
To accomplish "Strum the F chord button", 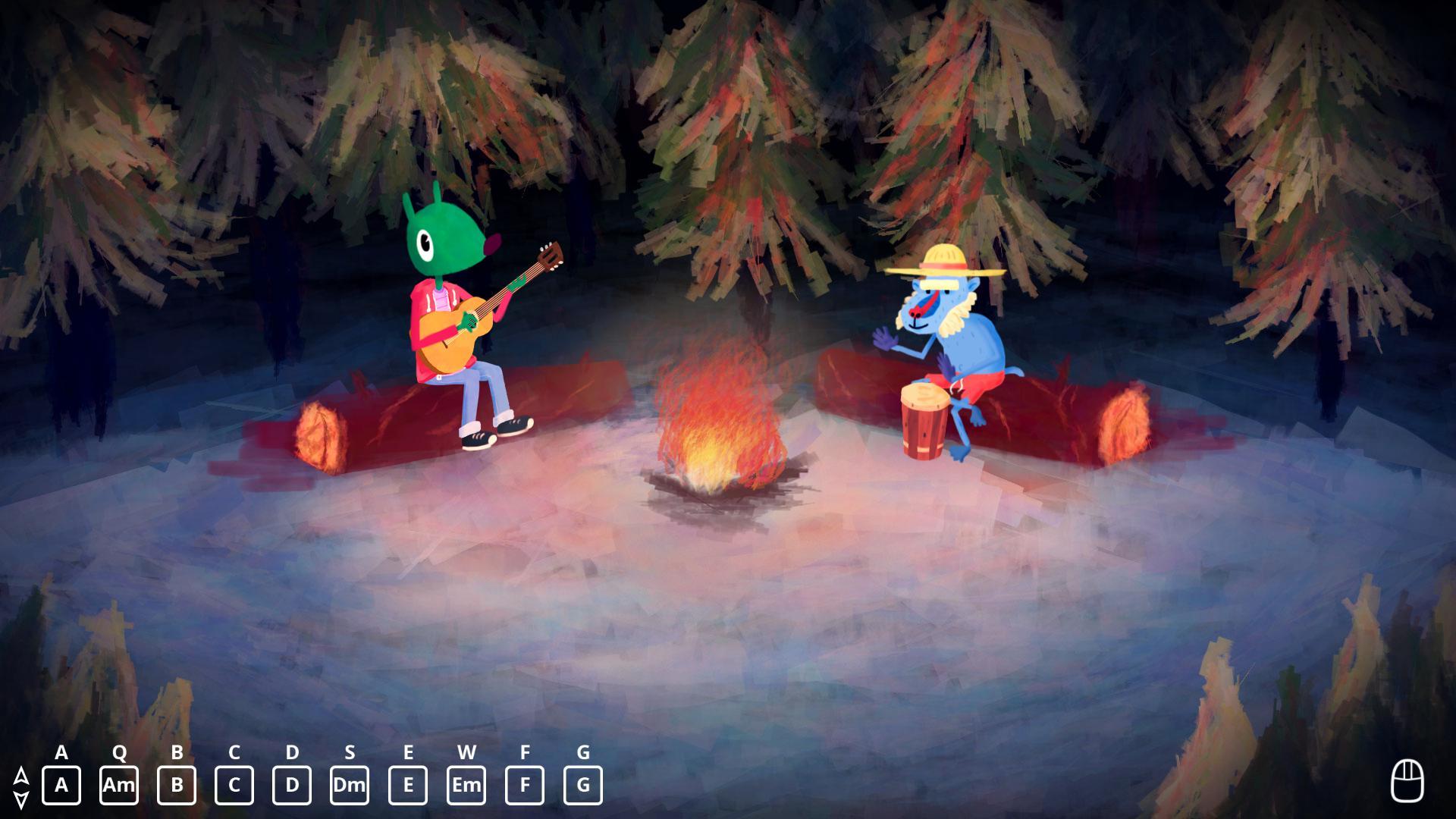I will (525, 785).
